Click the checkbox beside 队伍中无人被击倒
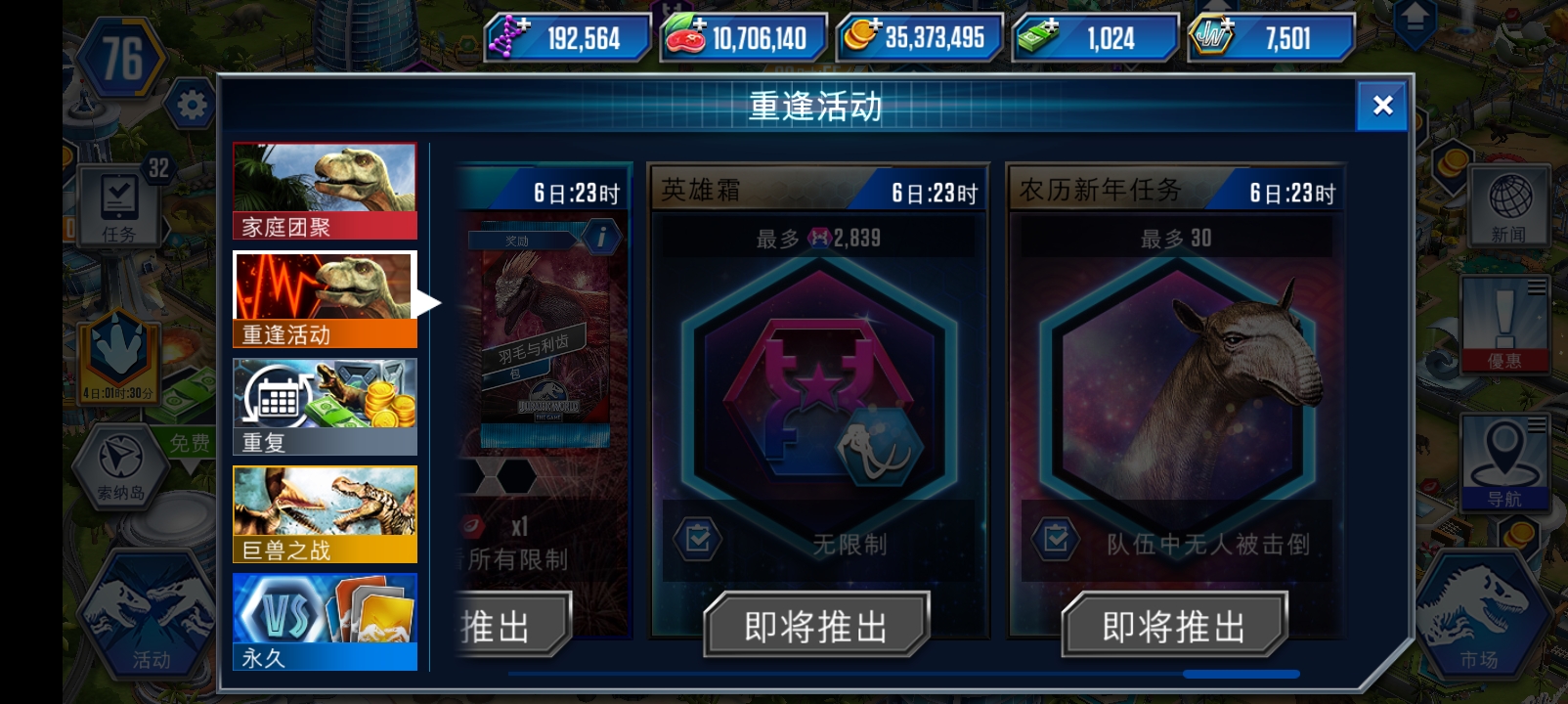This screenshot has height=704, width=1568. (x=1056, y=540)
